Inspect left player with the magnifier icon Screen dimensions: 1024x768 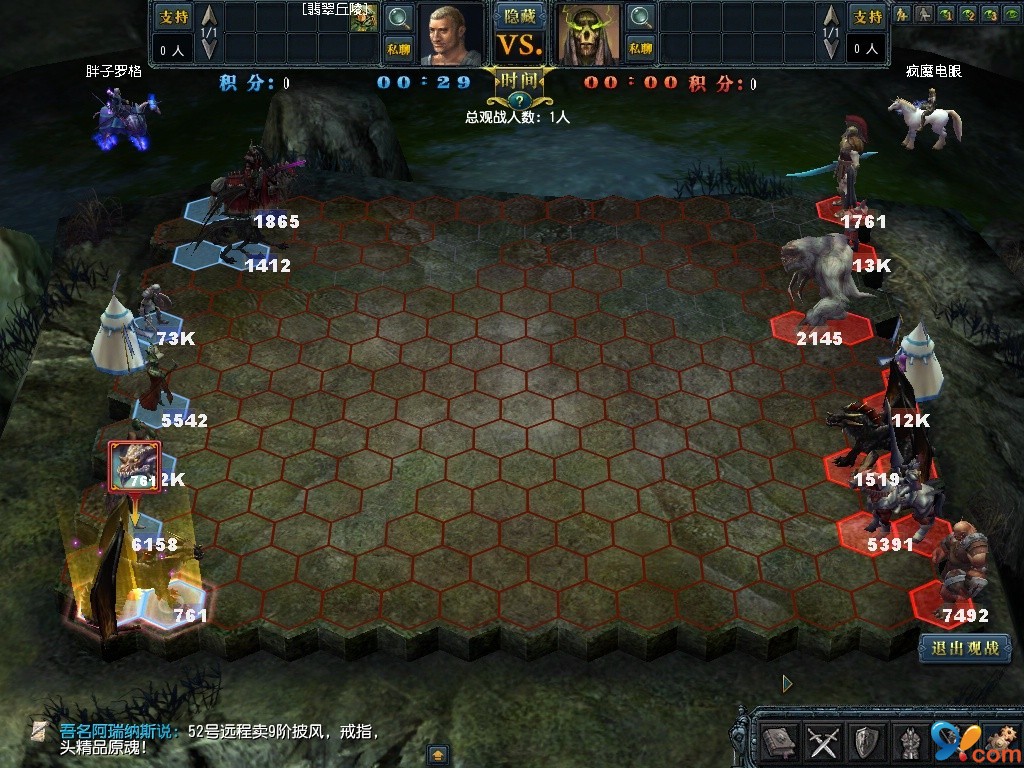click(398, 17)
